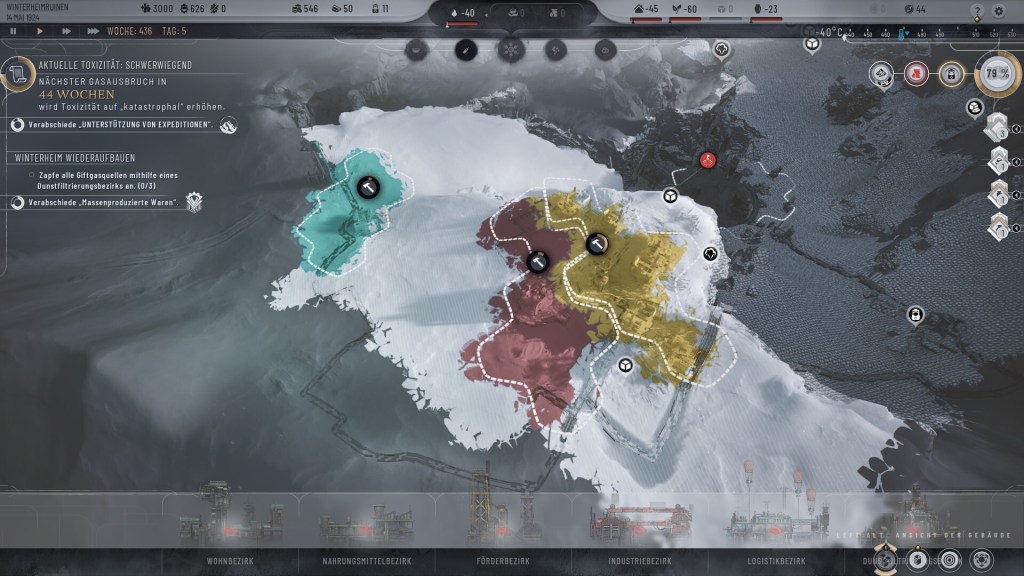Choose the Nahrungsmittelbezirk district
The image size is (1024, 576).
click(367, 561)
